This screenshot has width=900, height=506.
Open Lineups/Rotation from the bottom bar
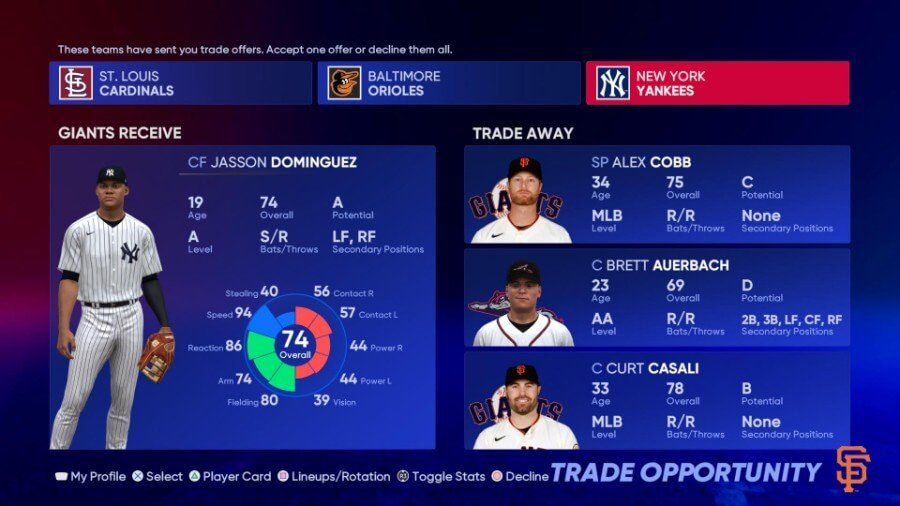click(333, 477)
